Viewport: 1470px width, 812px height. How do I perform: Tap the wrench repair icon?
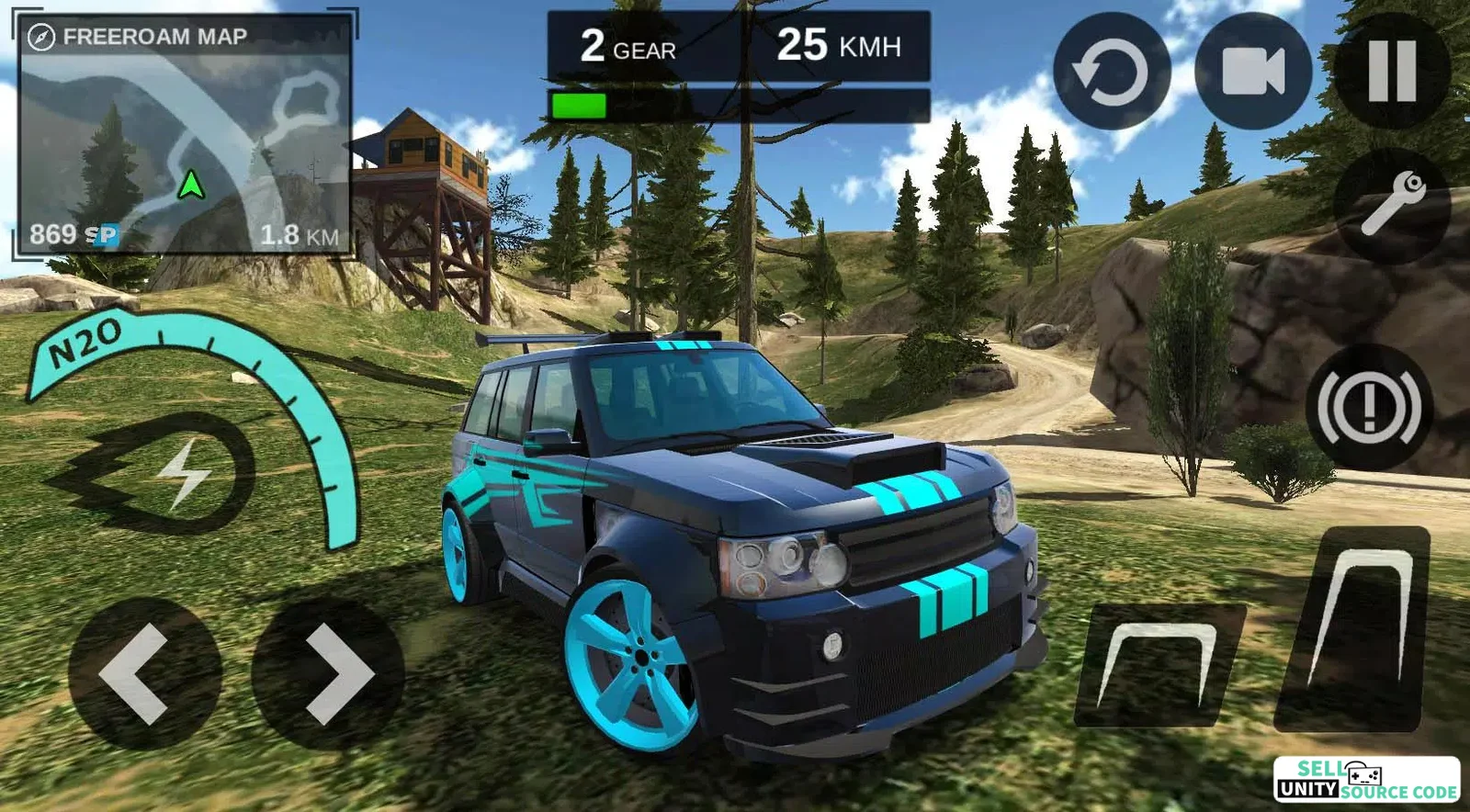tap(1390, 204)
